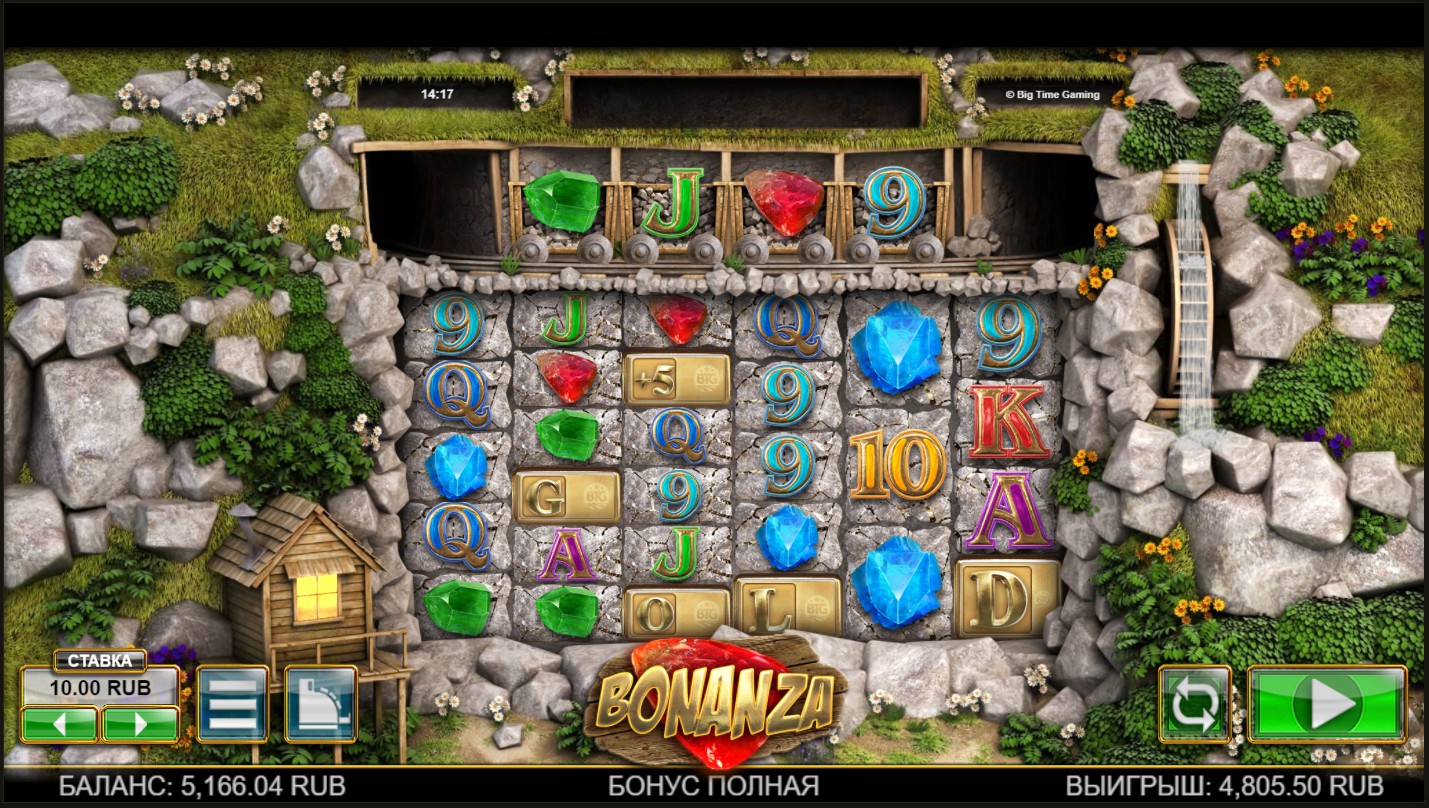Select the golden +5 bonus symbol
Screen dimensions: 1429x808
pyautogui.click(x=676, y=376)
